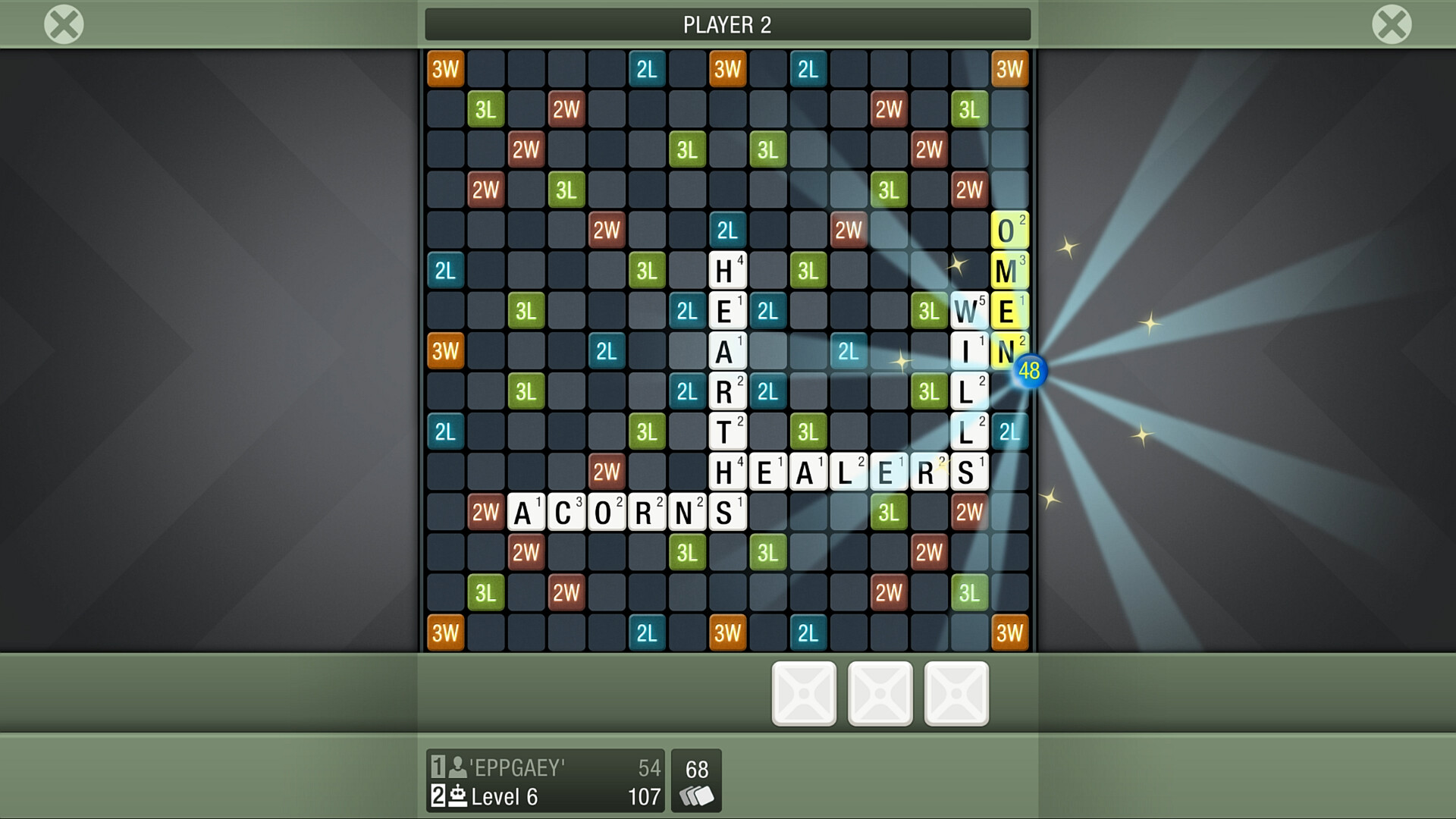Toggle the first empty rack slot
Viewport: 1456px width, 819px height.
pos(804,692)
